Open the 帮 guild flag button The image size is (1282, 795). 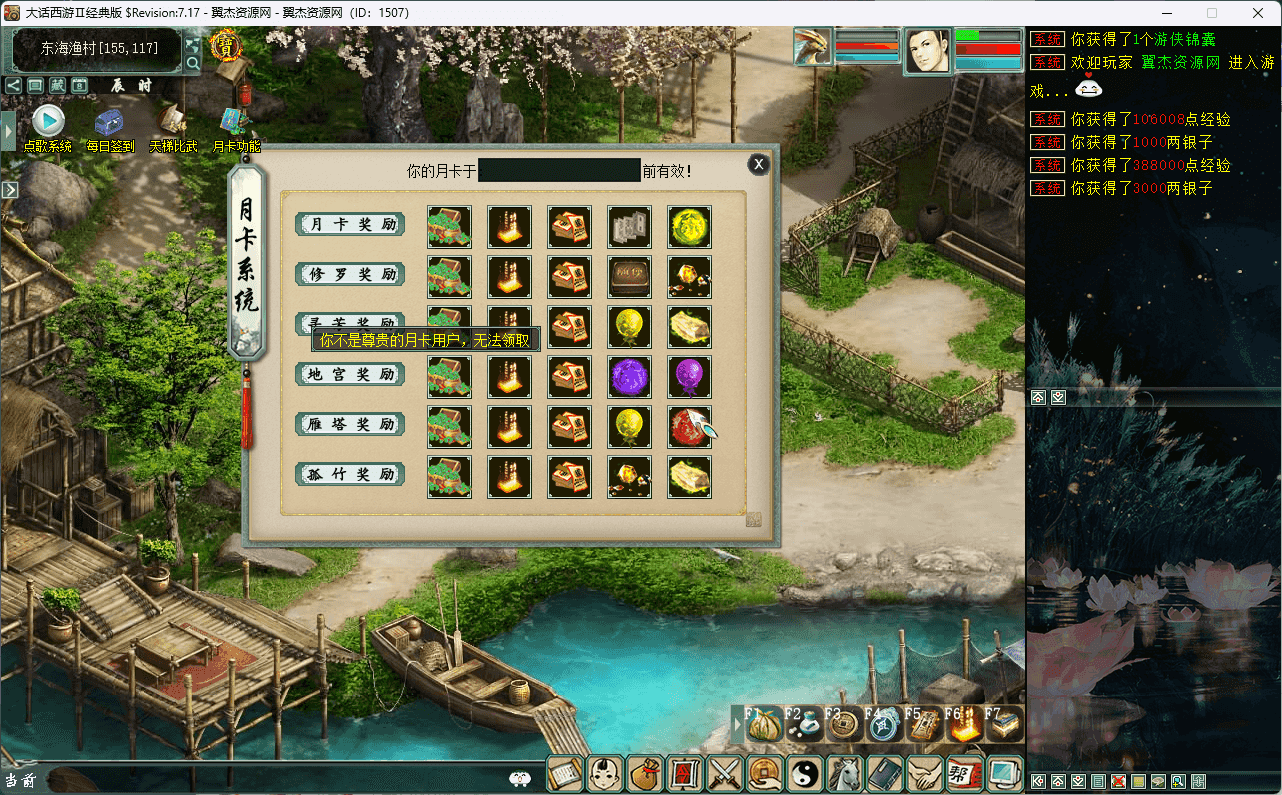964,773
